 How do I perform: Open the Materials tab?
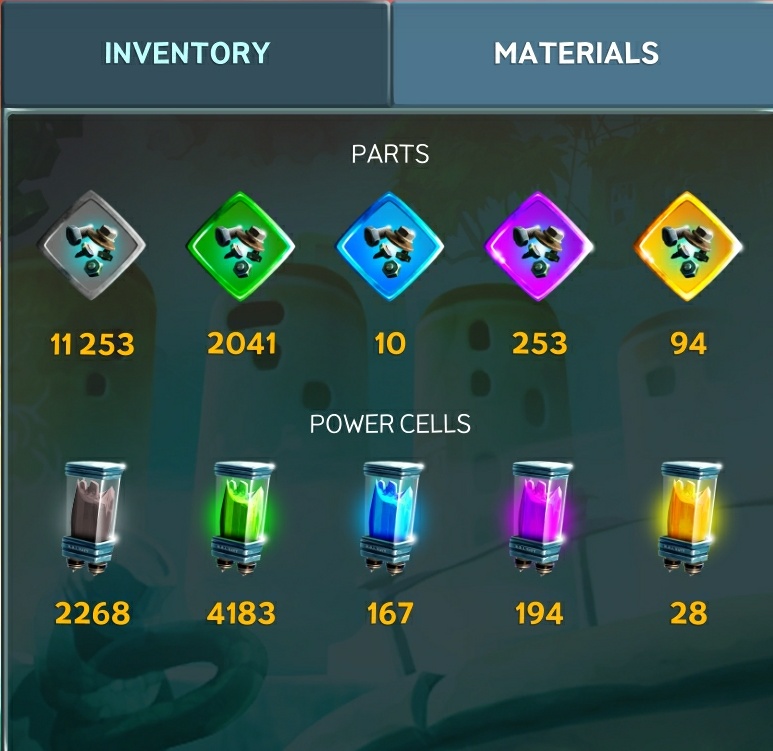click(x=576, y=53)
